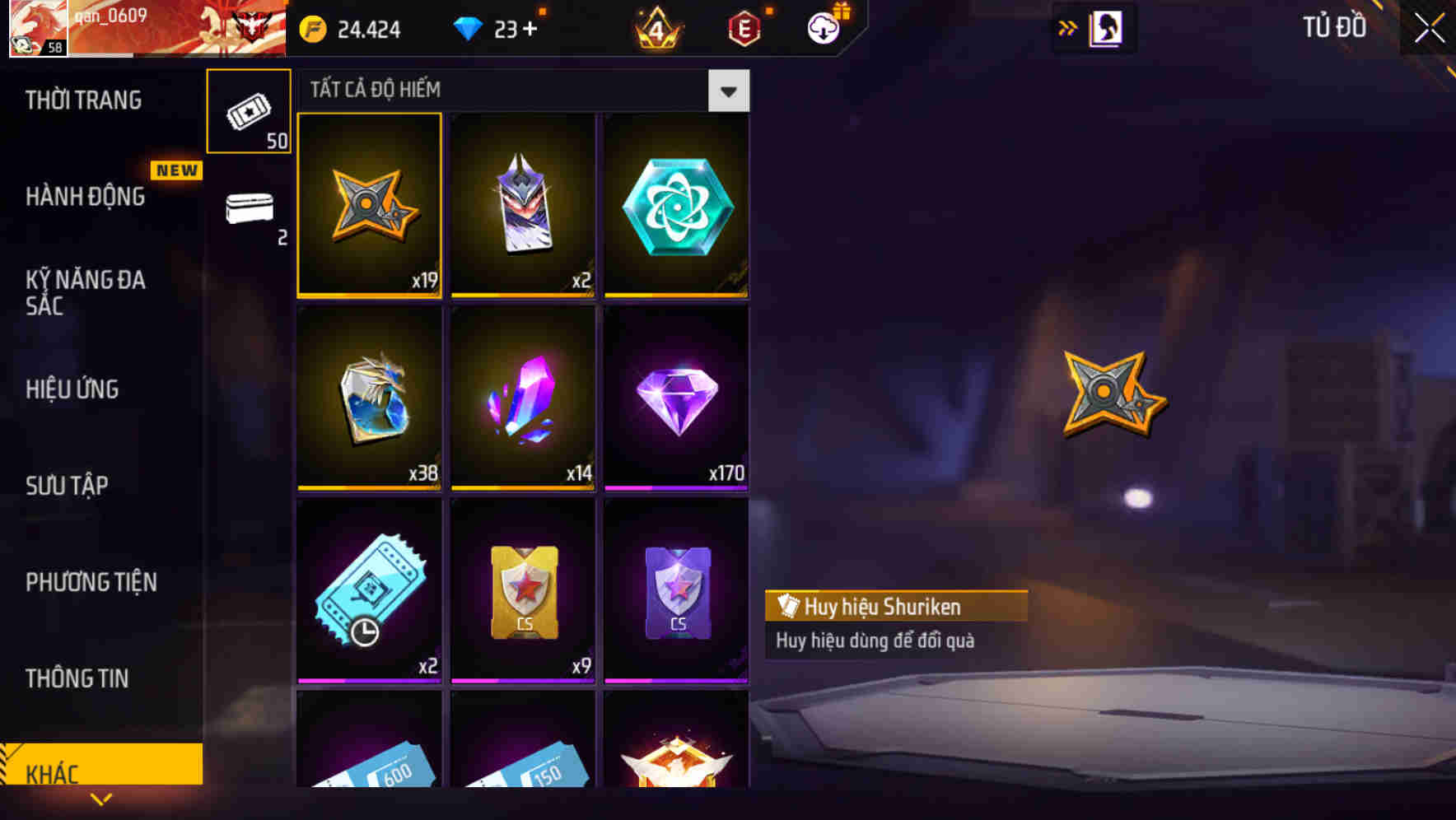Select the ticket category icon showing 50
The image size is (1456, 820).
tap(249, 111)
